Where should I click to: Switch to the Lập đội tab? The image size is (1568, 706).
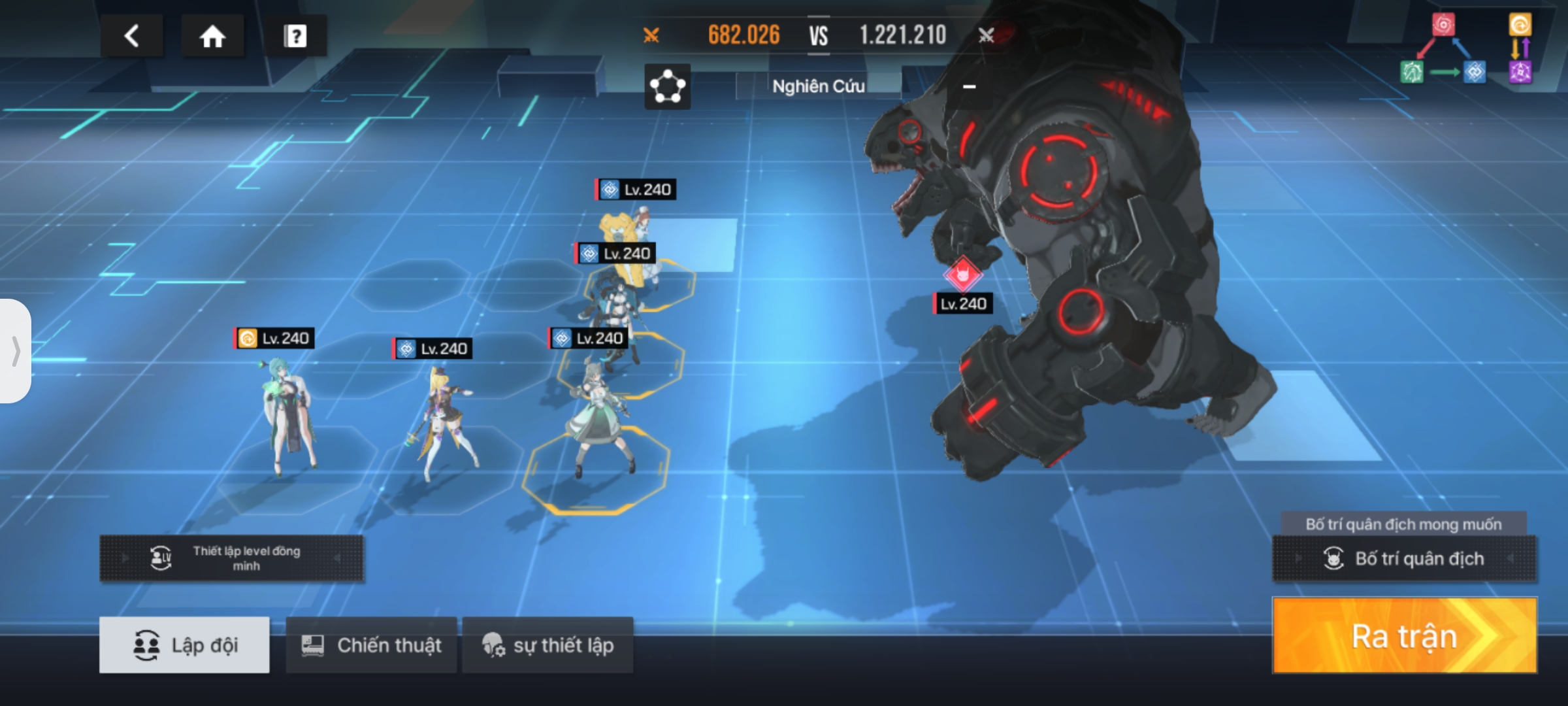(x=184, y=645)
